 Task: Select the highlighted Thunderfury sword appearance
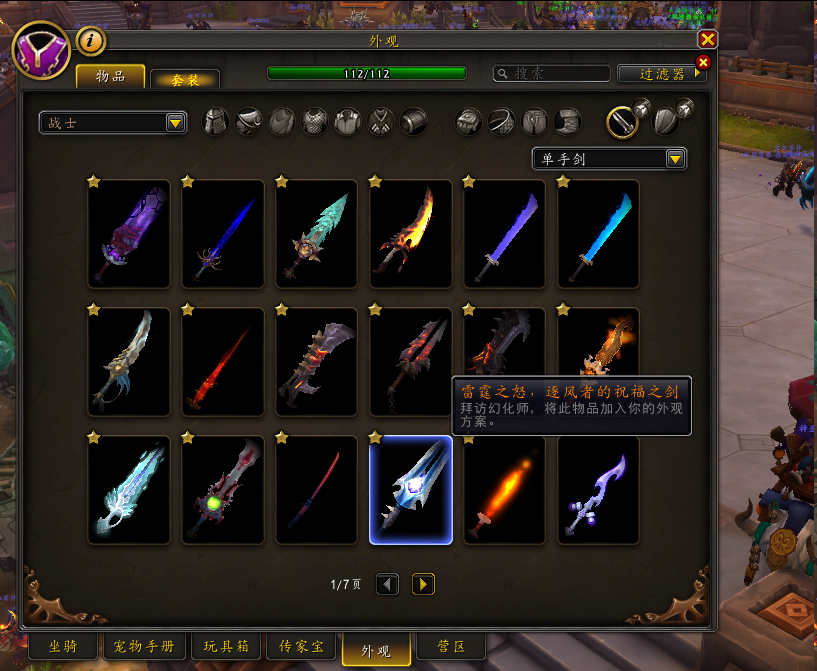click(x=410, y=490)
